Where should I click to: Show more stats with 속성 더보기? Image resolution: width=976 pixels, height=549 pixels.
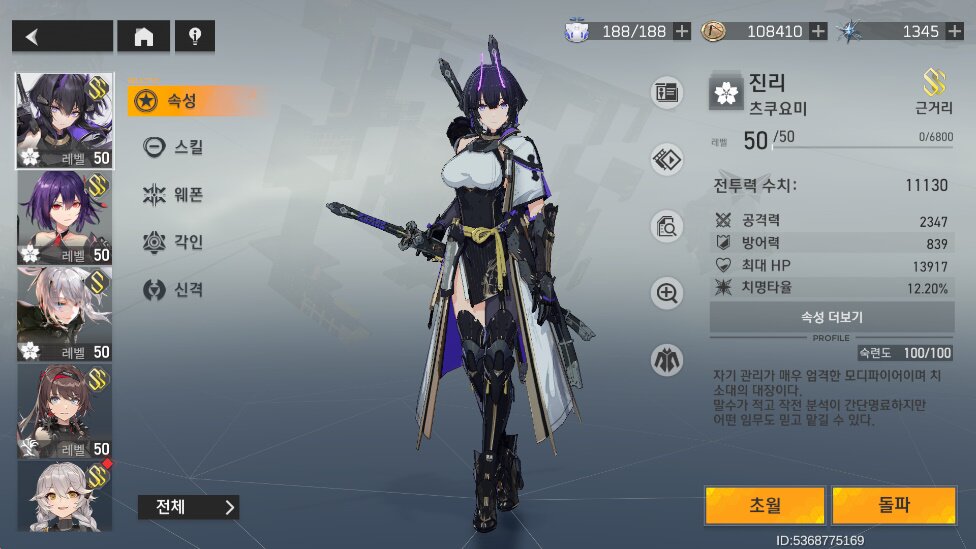pos(831,317)
